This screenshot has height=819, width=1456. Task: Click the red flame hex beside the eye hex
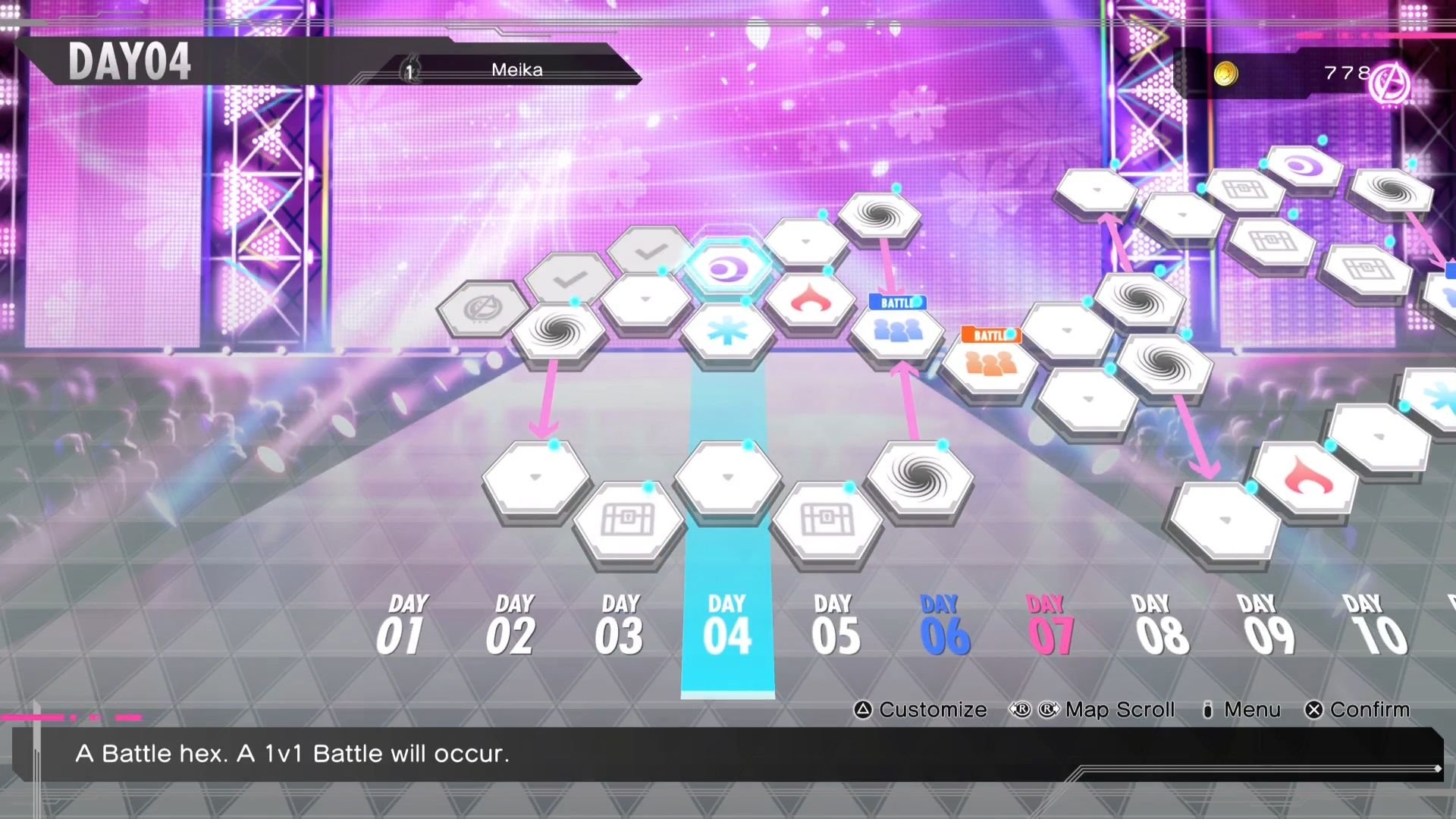(811, 300)
